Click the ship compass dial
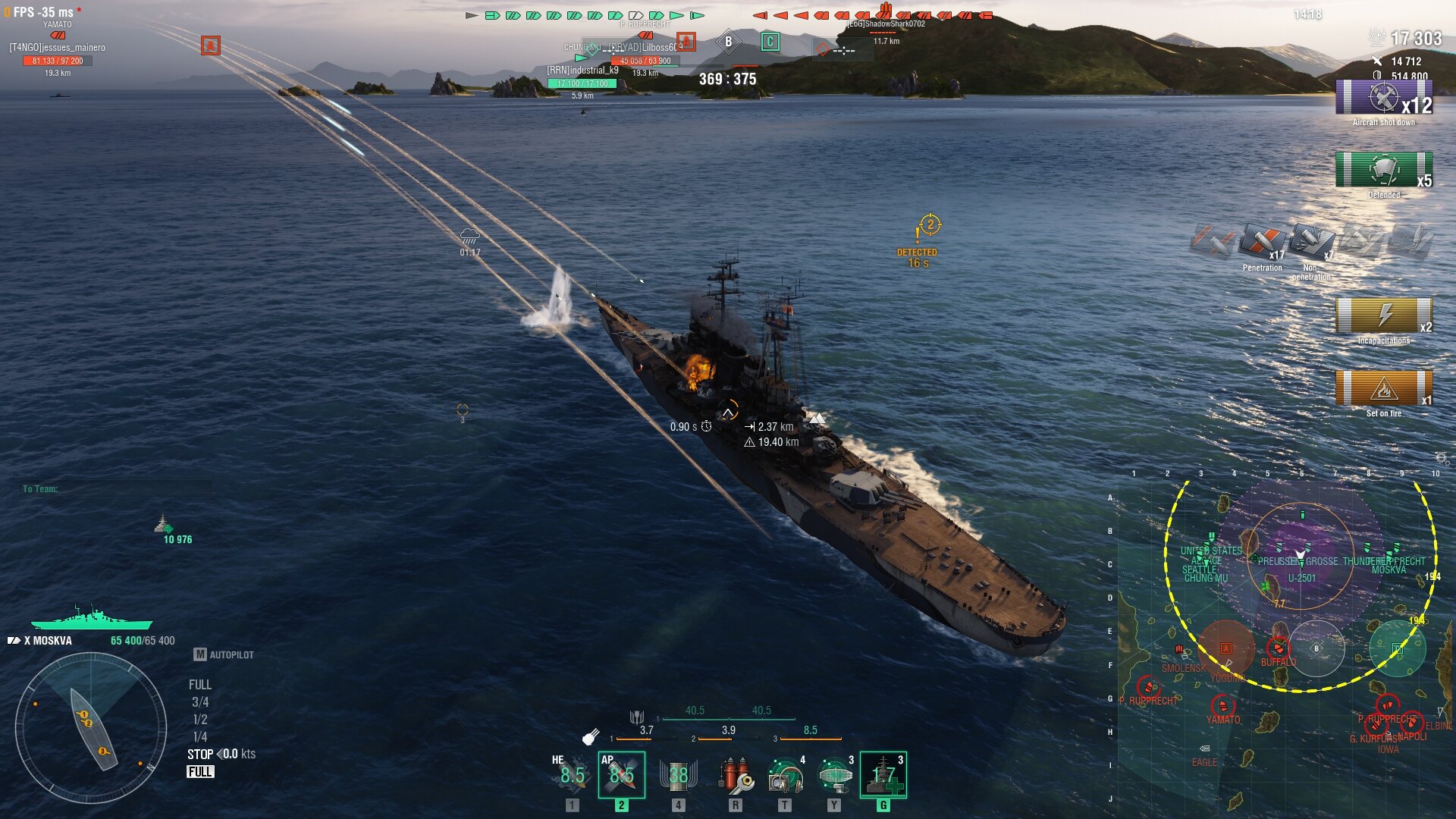1456x819 pixels. pyautogui.click(x=91, y=728)
